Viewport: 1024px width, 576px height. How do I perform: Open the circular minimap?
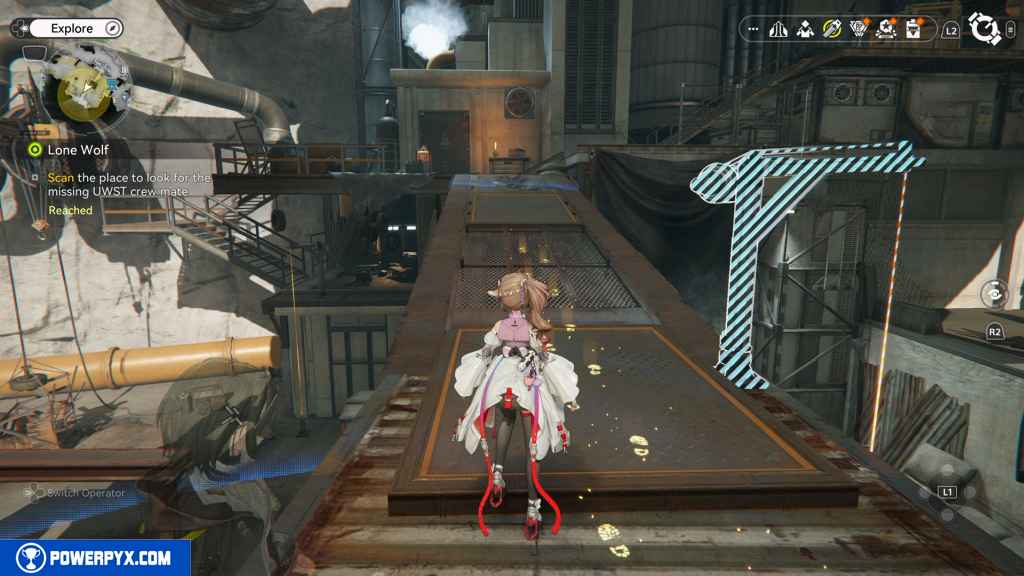click(x=87, y=90)
